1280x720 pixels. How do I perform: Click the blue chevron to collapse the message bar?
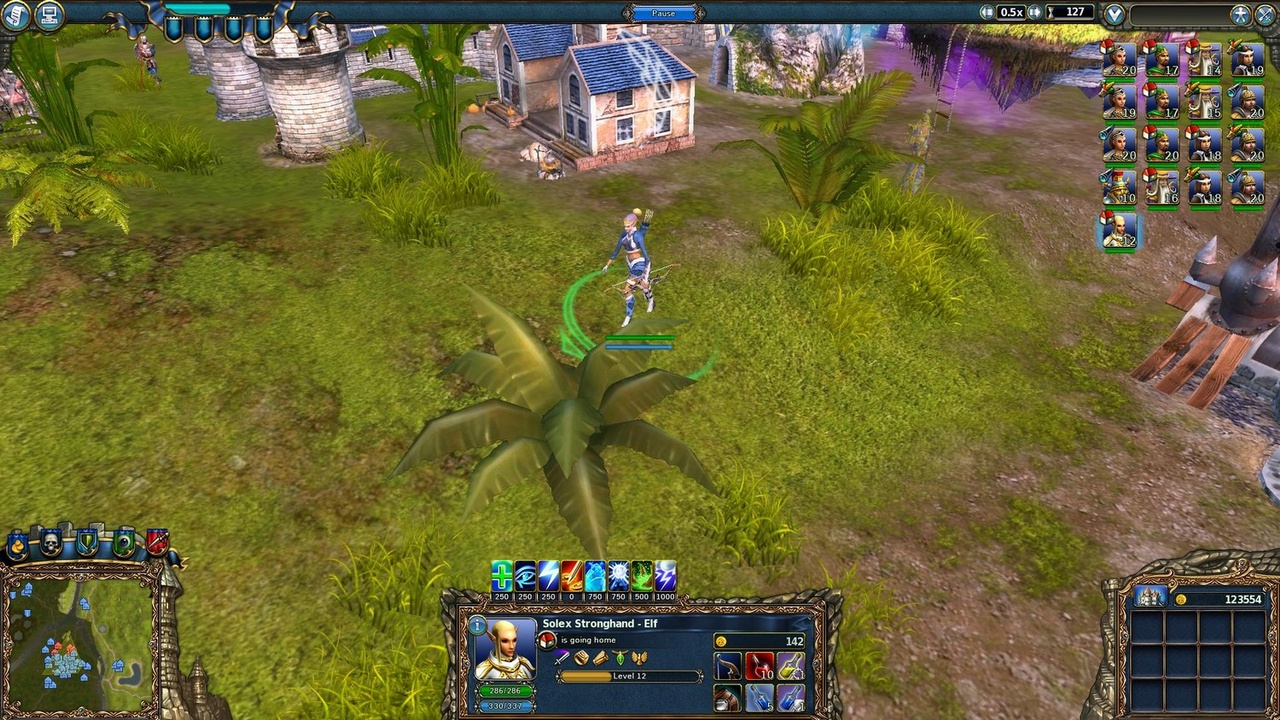click(x=1113, y=13)
